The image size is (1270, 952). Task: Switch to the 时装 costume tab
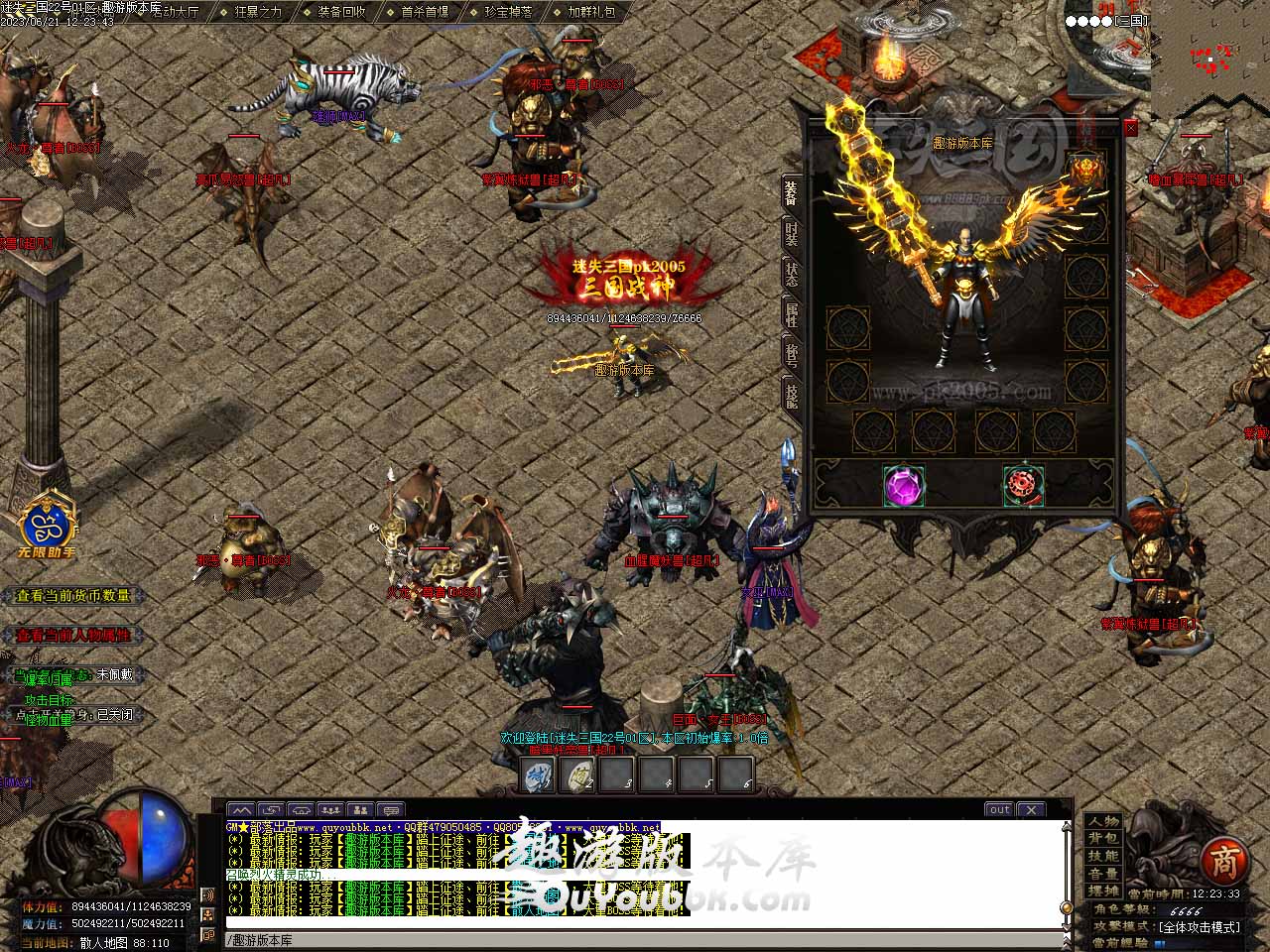pos(791,235)
